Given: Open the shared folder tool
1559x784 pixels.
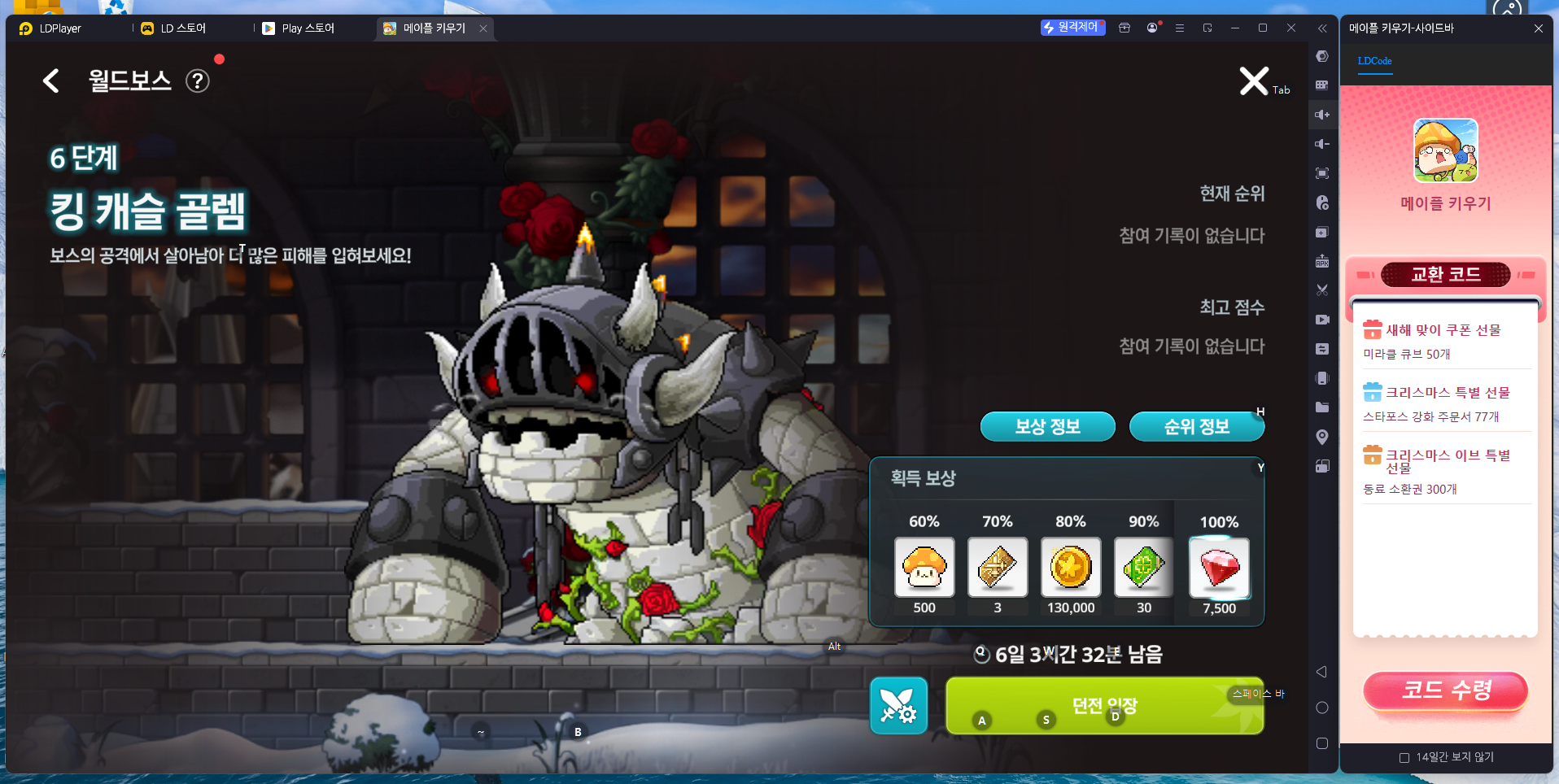Looking at the screenshot, I should [1322, 407].
